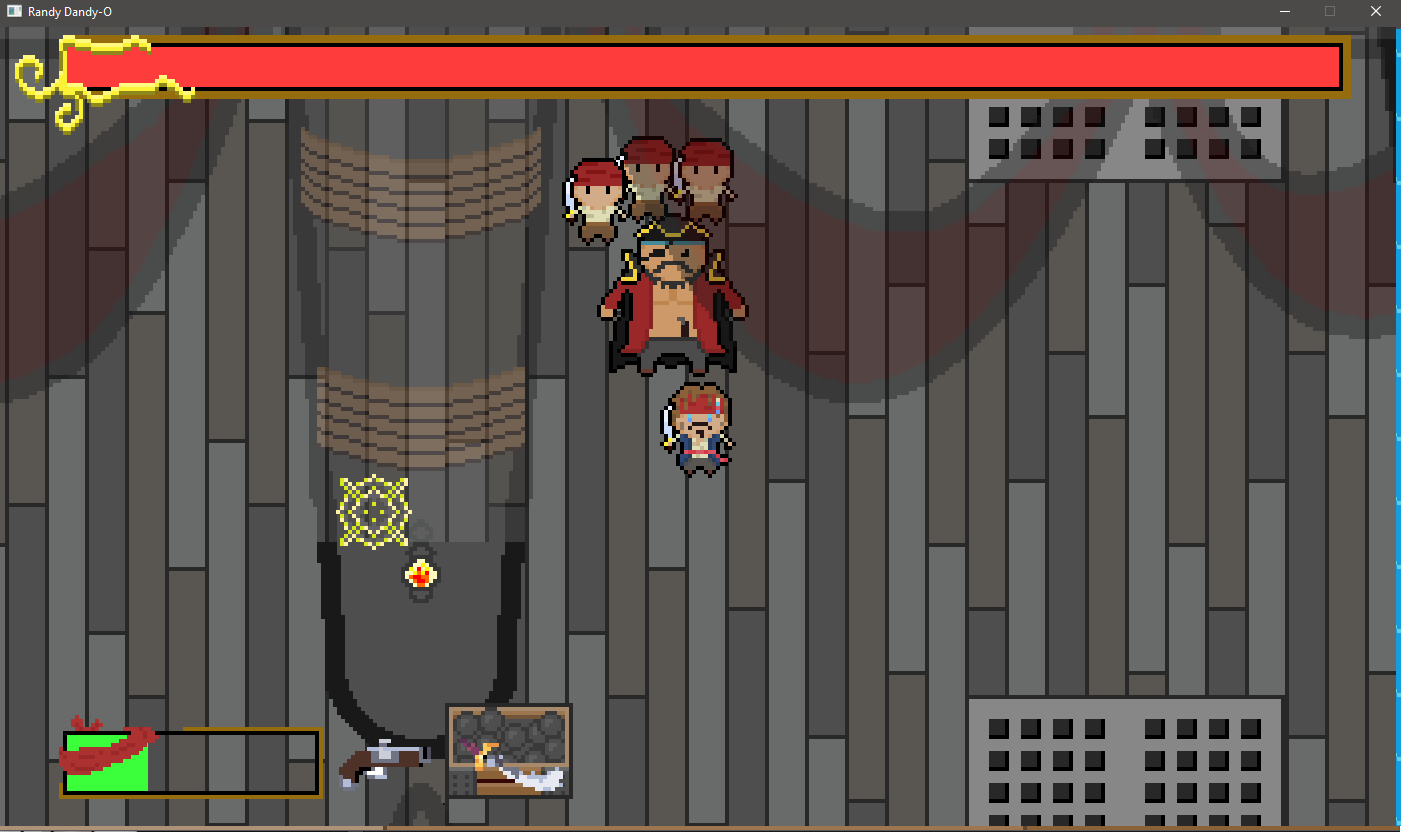The height and width of the screenshot is (832, 1401).
Task: Click the yellow spiky blast marker
Action: pyautogui.click(x=375, y=508)
